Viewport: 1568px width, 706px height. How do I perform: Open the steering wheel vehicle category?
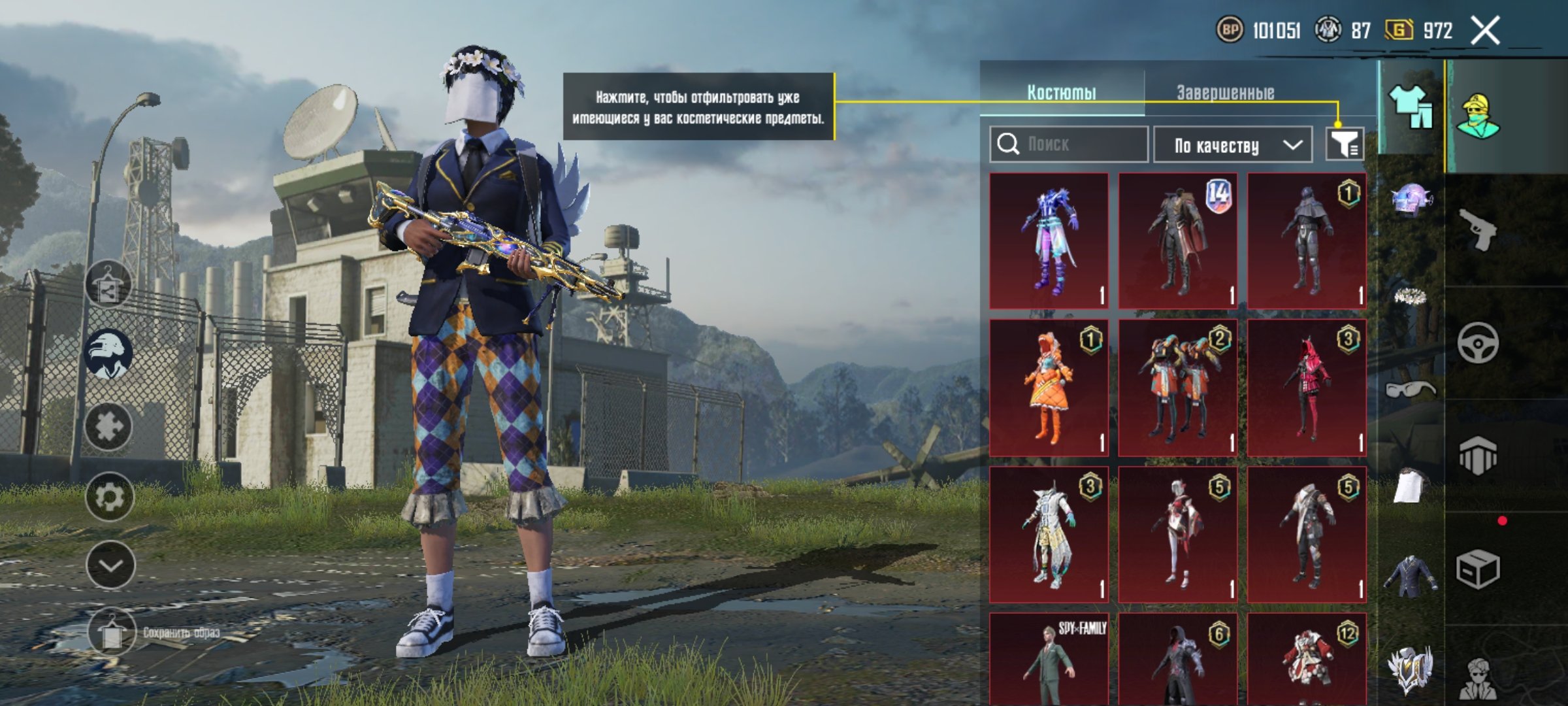coord(1478,342)
